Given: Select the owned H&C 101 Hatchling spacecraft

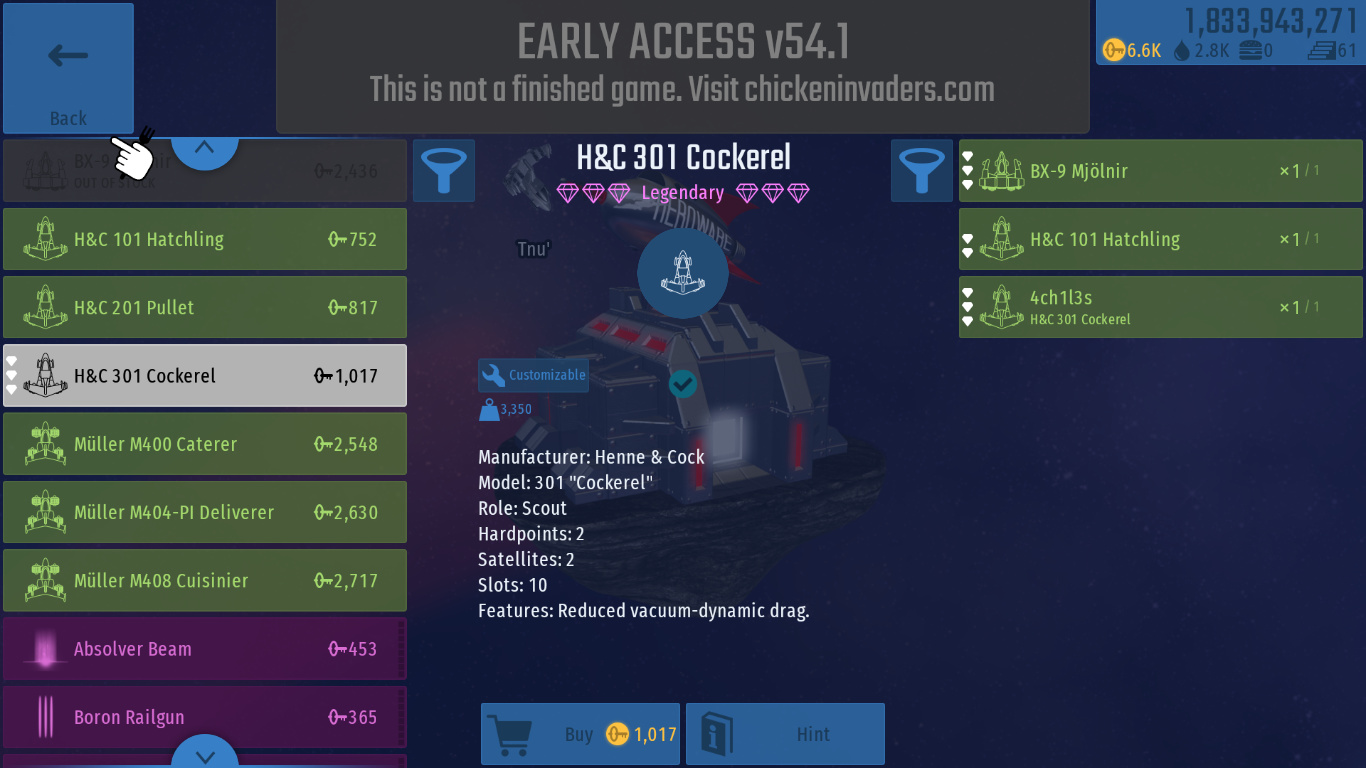Looking at the screenshot, I should coord(1160,240).
